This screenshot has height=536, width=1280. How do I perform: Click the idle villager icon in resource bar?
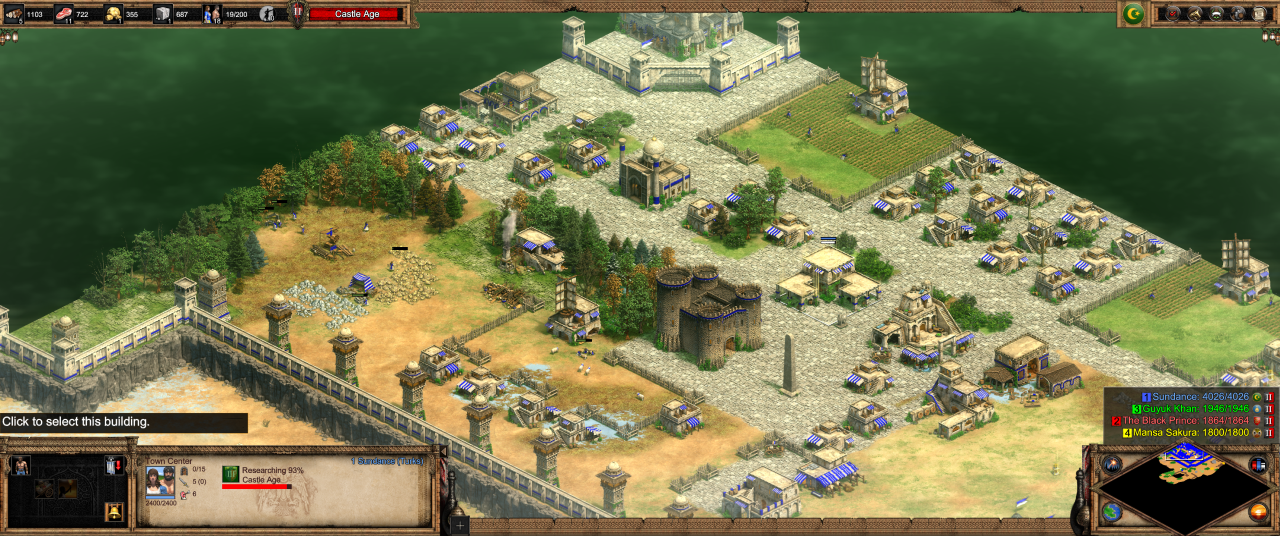[x=268, y=14]
